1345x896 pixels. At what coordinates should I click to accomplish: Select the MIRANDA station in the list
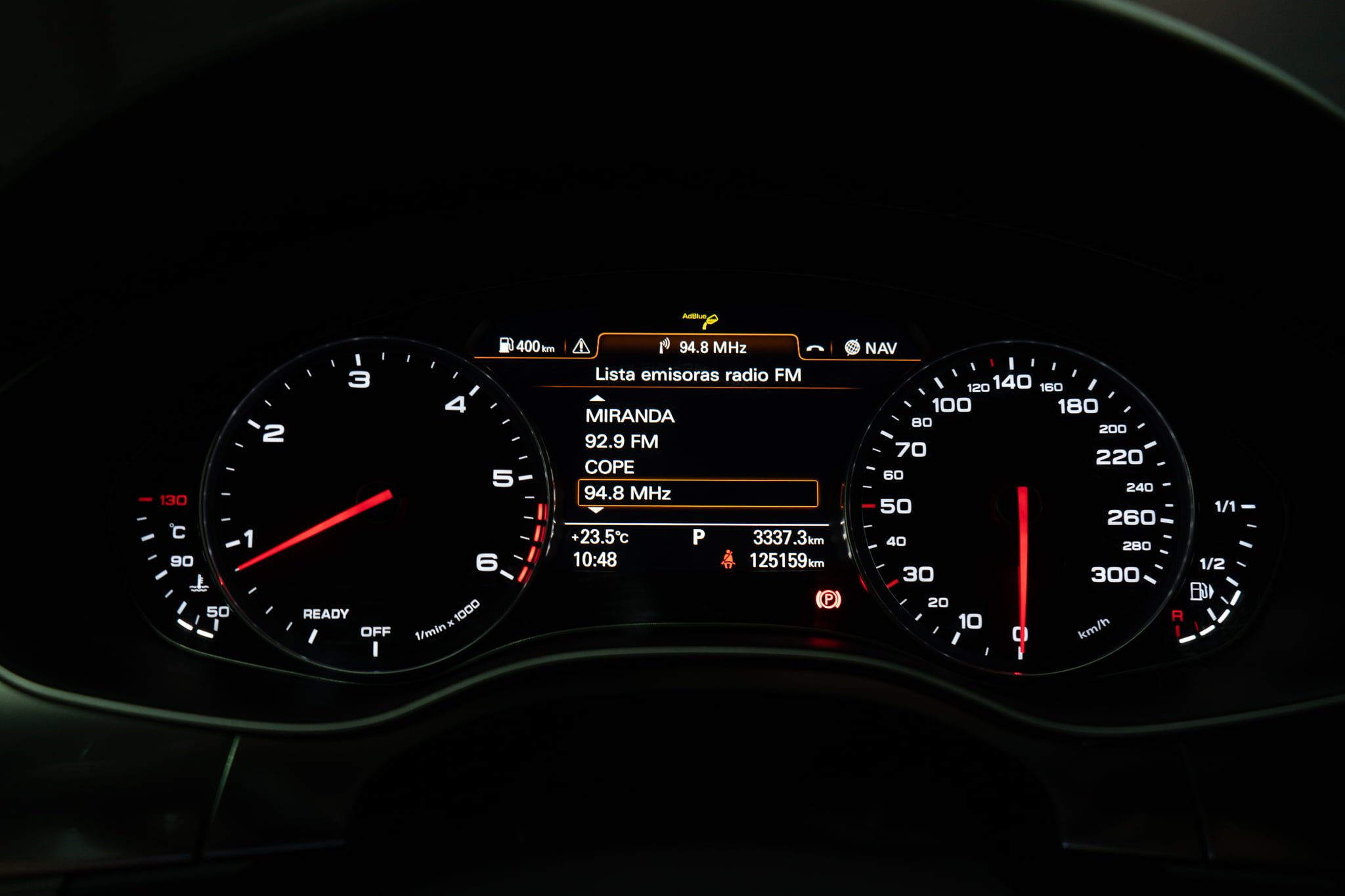629,416
